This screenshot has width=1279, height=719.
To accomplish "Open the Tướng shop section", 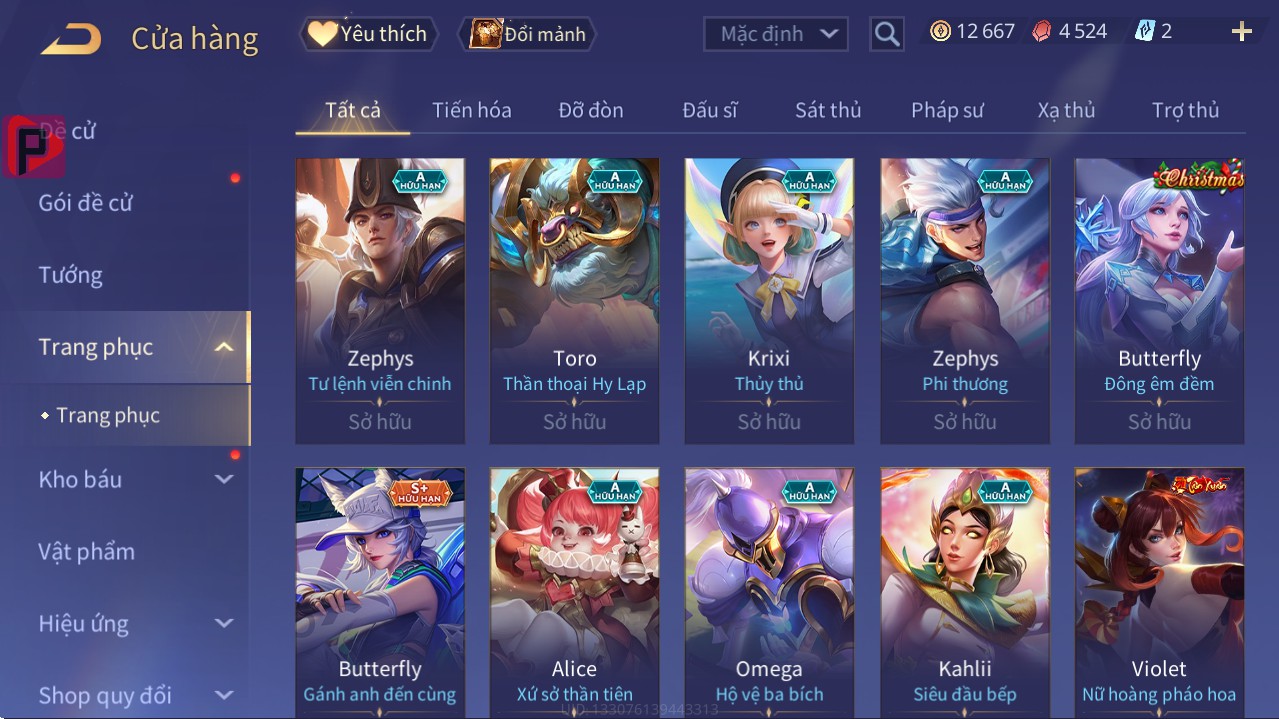I will 71,275.
